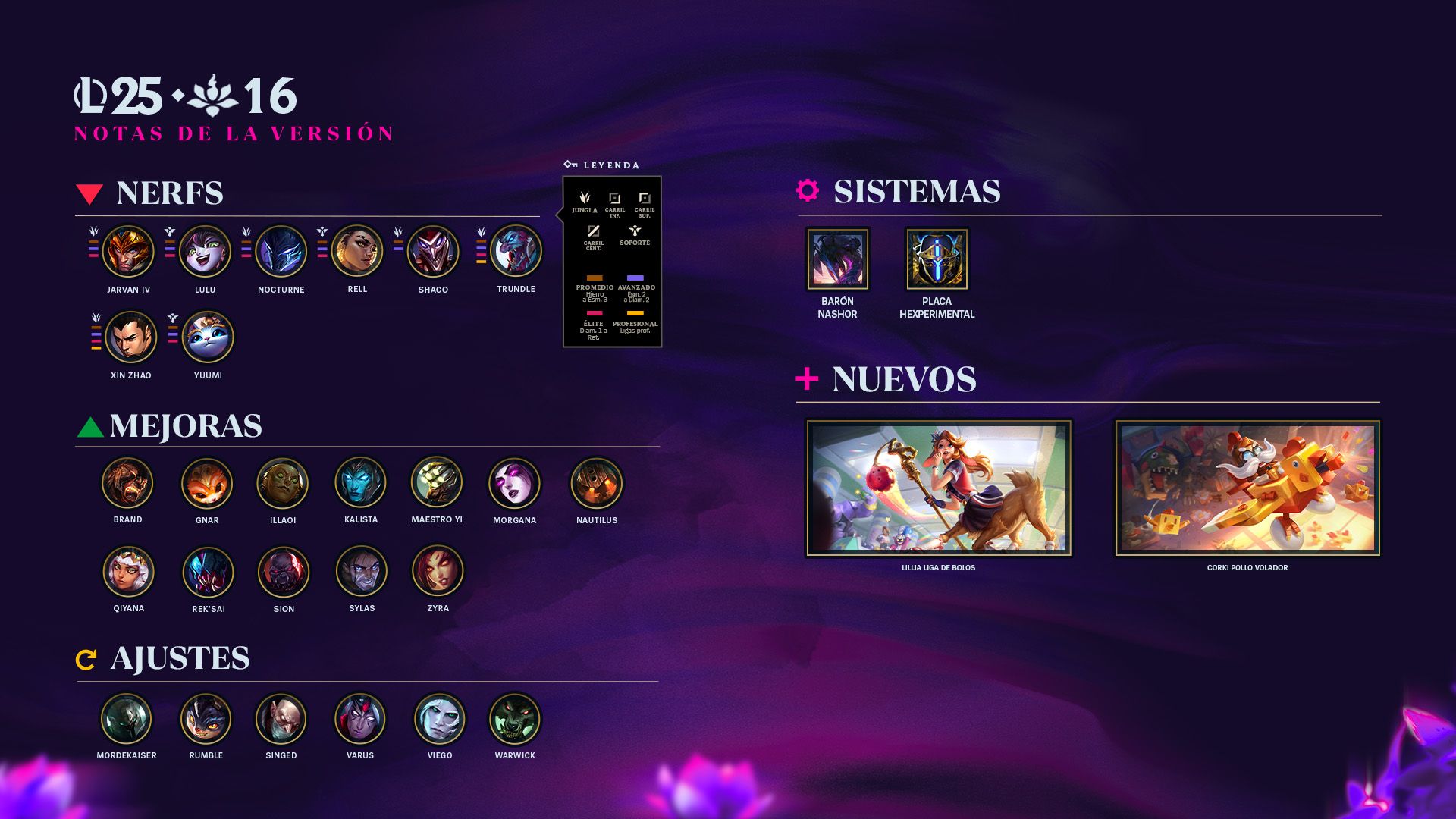Select the Nautilus buff icon
Image resolution: width=1456 pixels, height=819 pixels.
pyautogui.click(x=597, y=483)
